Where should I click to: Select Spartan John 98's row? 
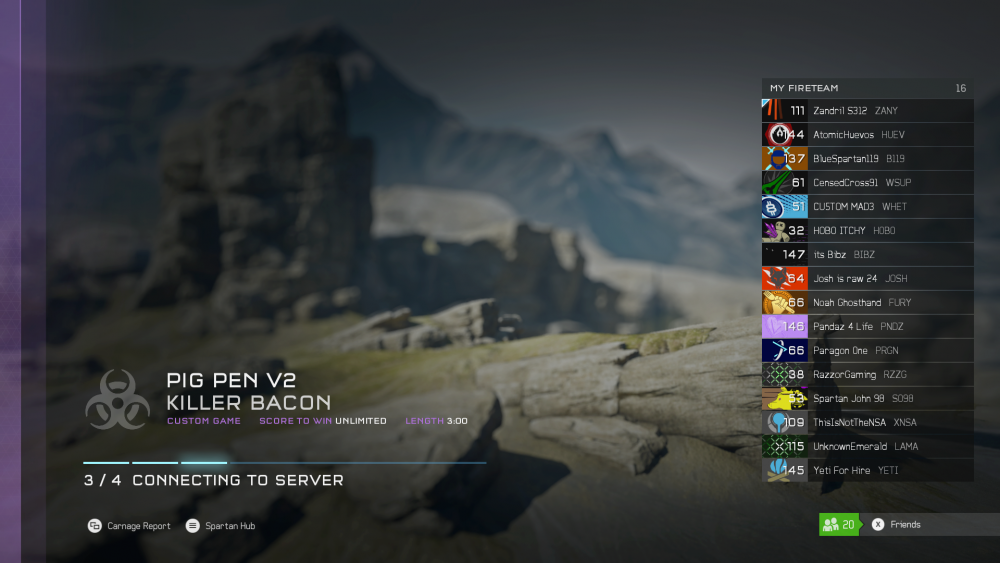(x=866, y=399)
